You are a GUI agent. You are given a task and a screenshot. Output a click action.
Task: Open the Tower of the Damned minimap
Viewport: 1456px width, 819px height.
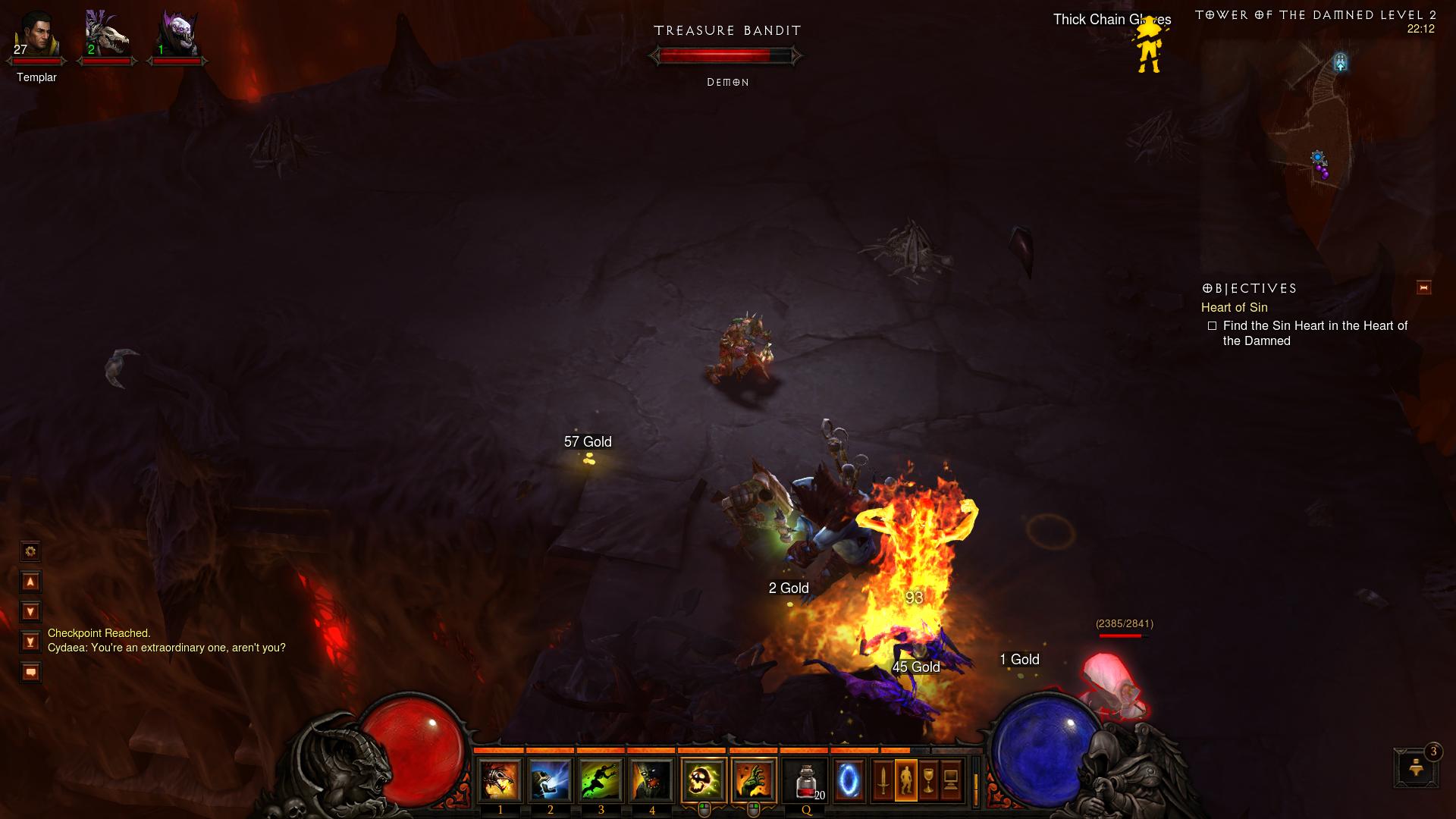pyautogui.click(x=1318, y=136)
